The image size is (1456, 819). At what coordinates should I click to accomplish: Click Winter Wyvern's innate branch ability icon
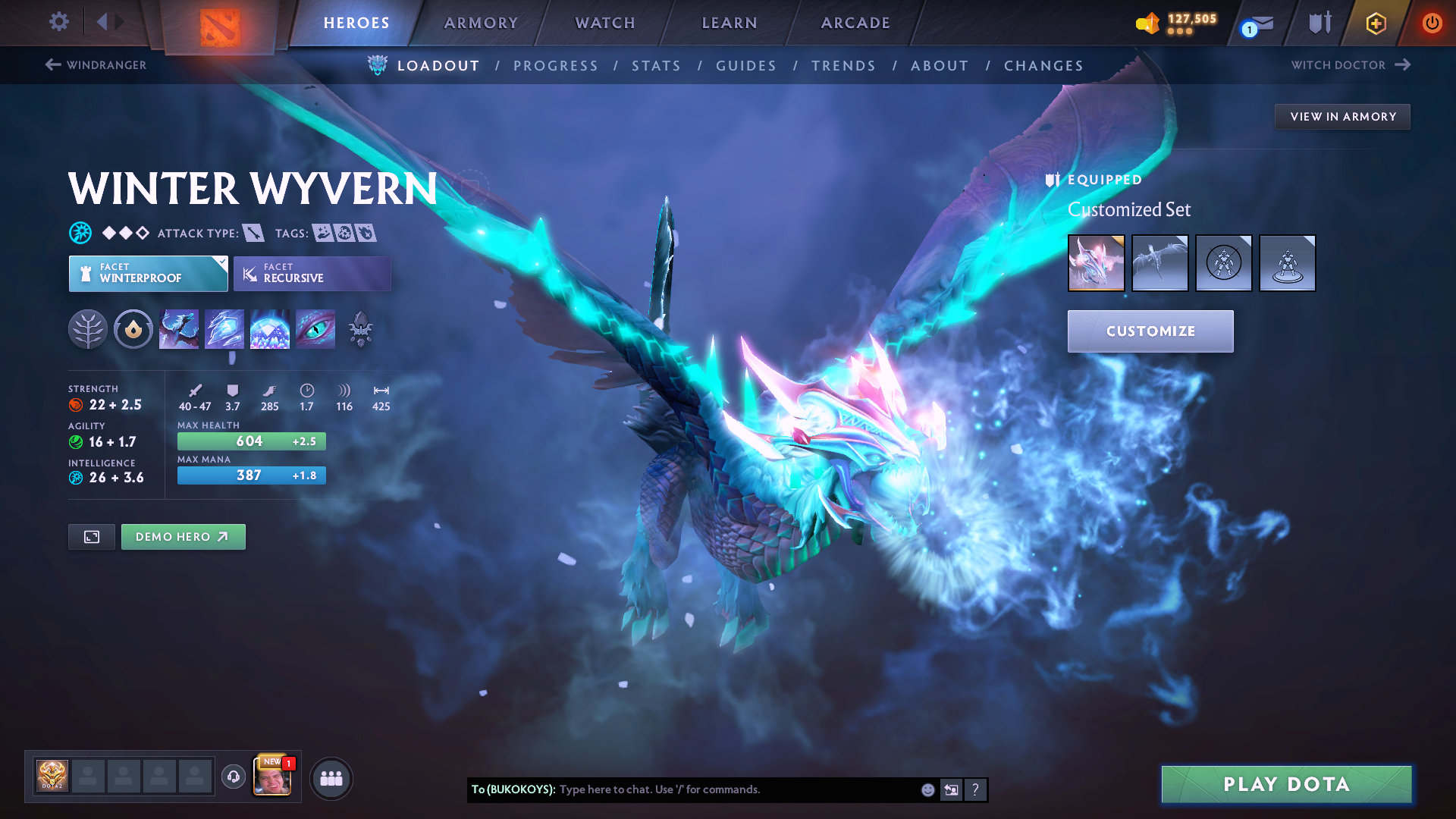[x=88, y=329]
